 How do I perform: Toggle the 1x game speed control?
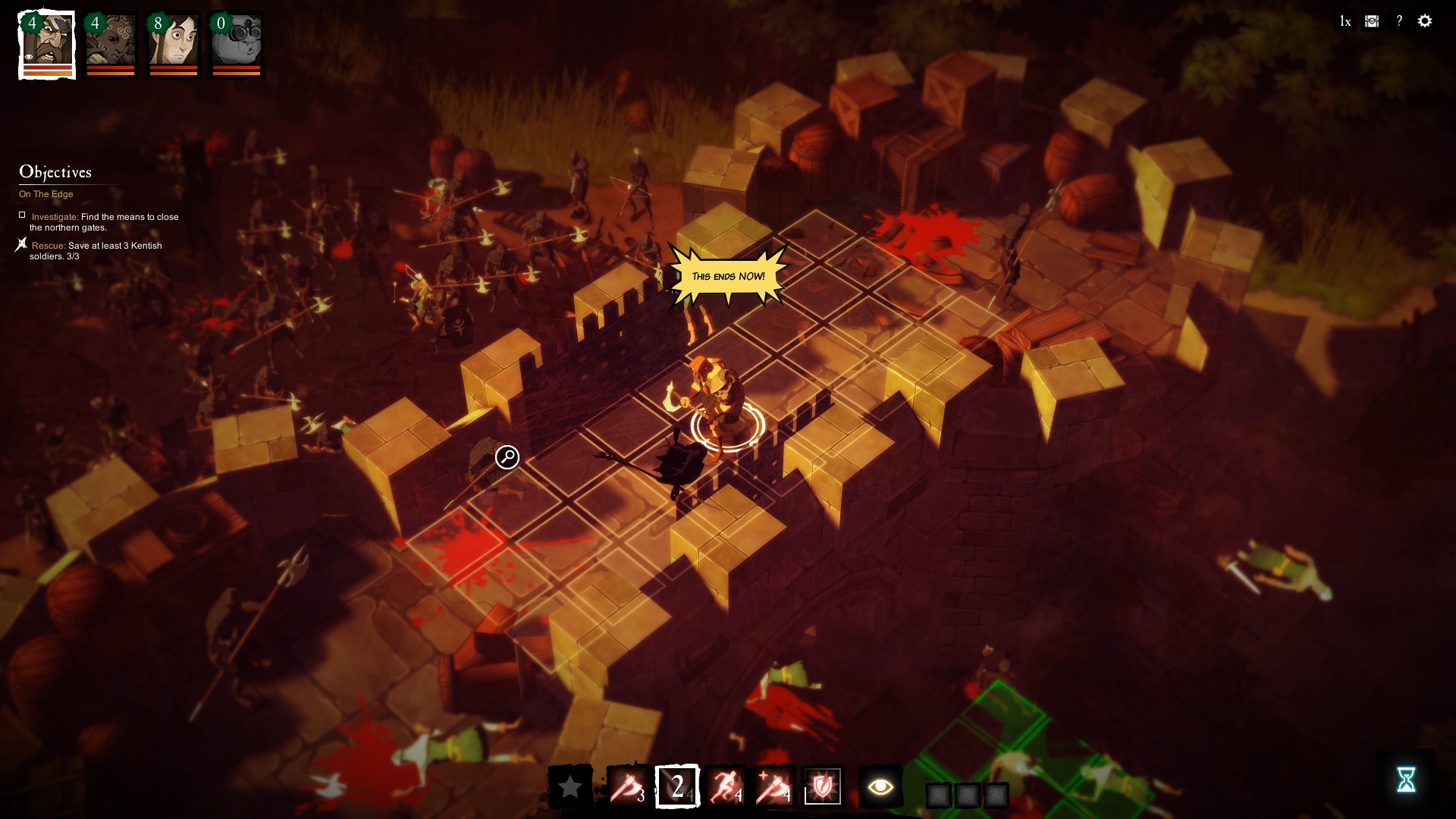click(1345, 21)
